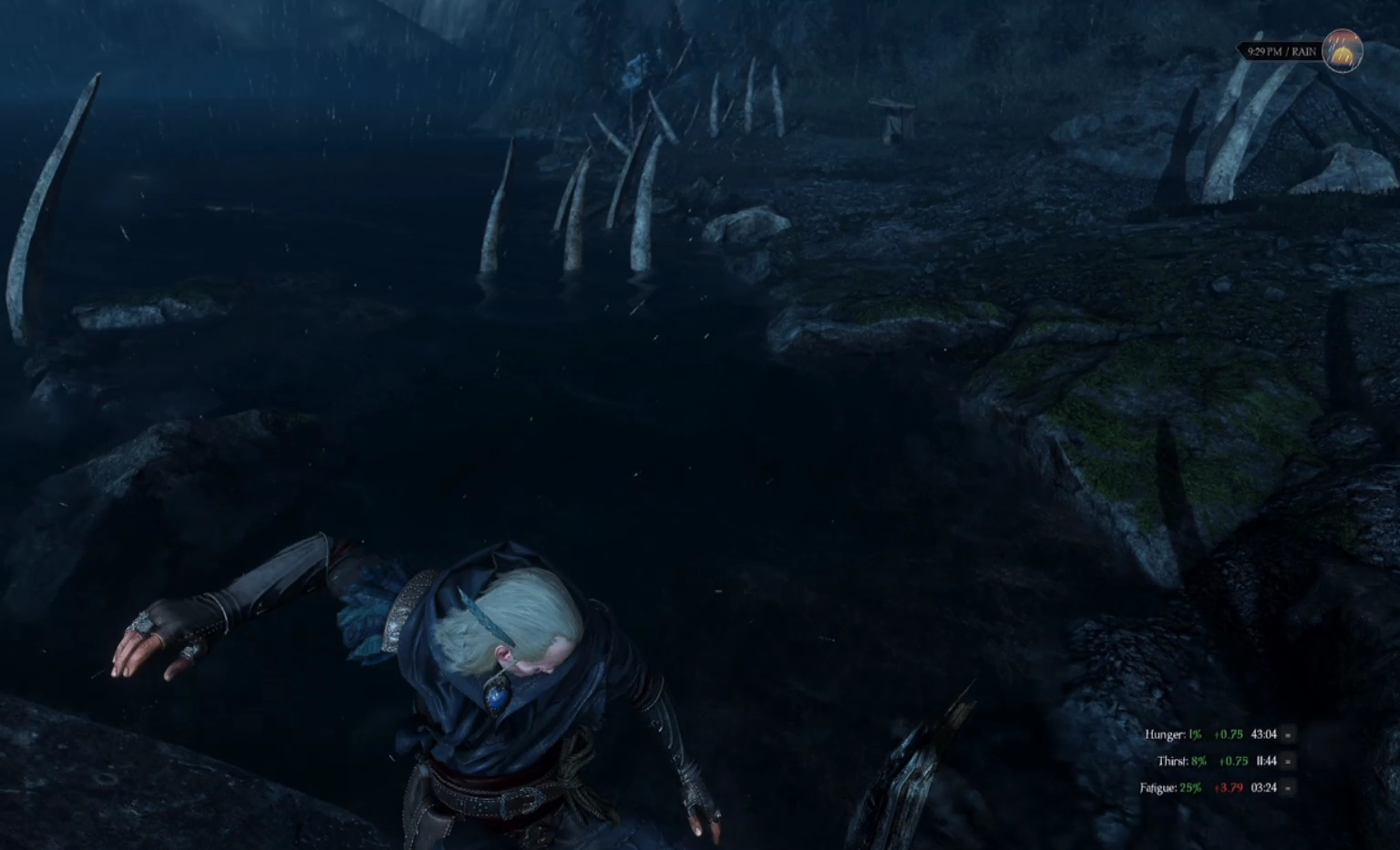Click the small box beside Fatigue row

coord(1288,787)
